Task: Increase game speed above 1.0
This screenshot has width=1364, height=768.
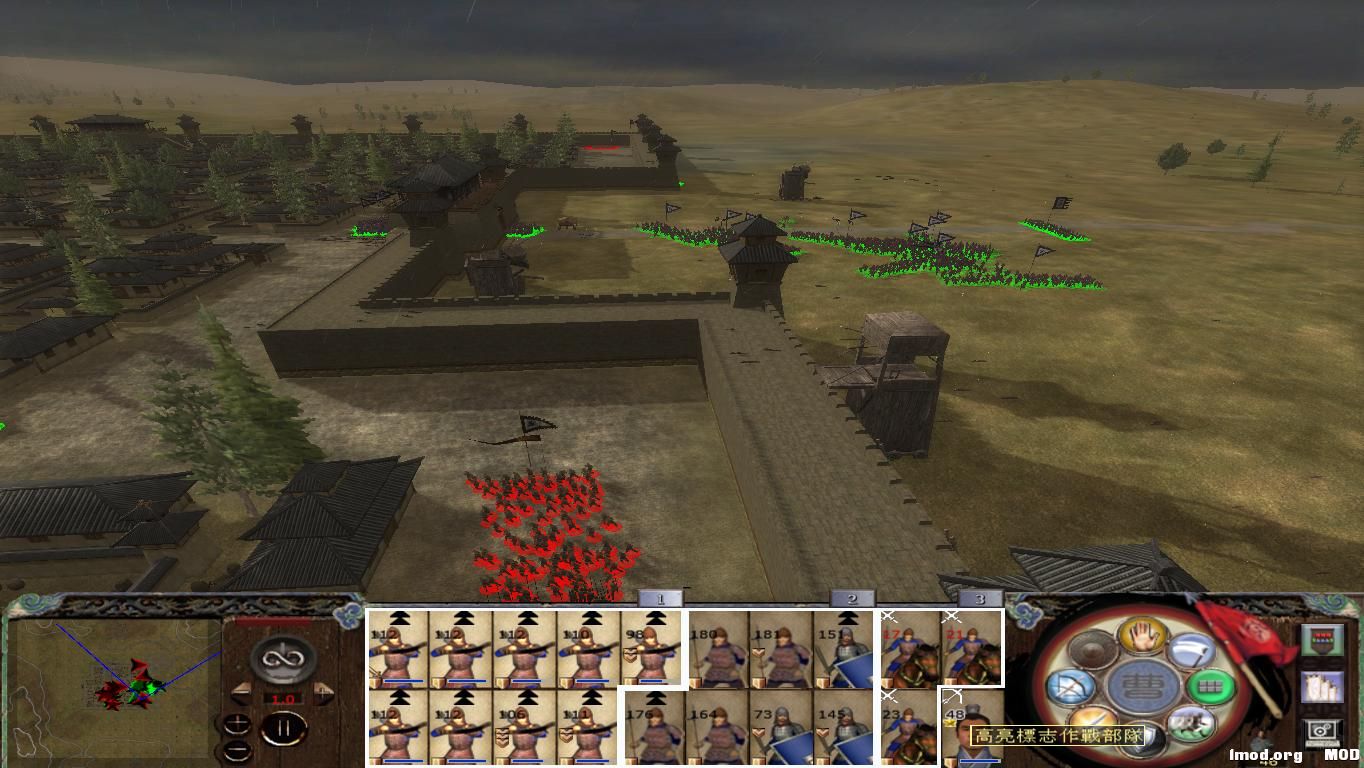Action: [x=323, y=692]
